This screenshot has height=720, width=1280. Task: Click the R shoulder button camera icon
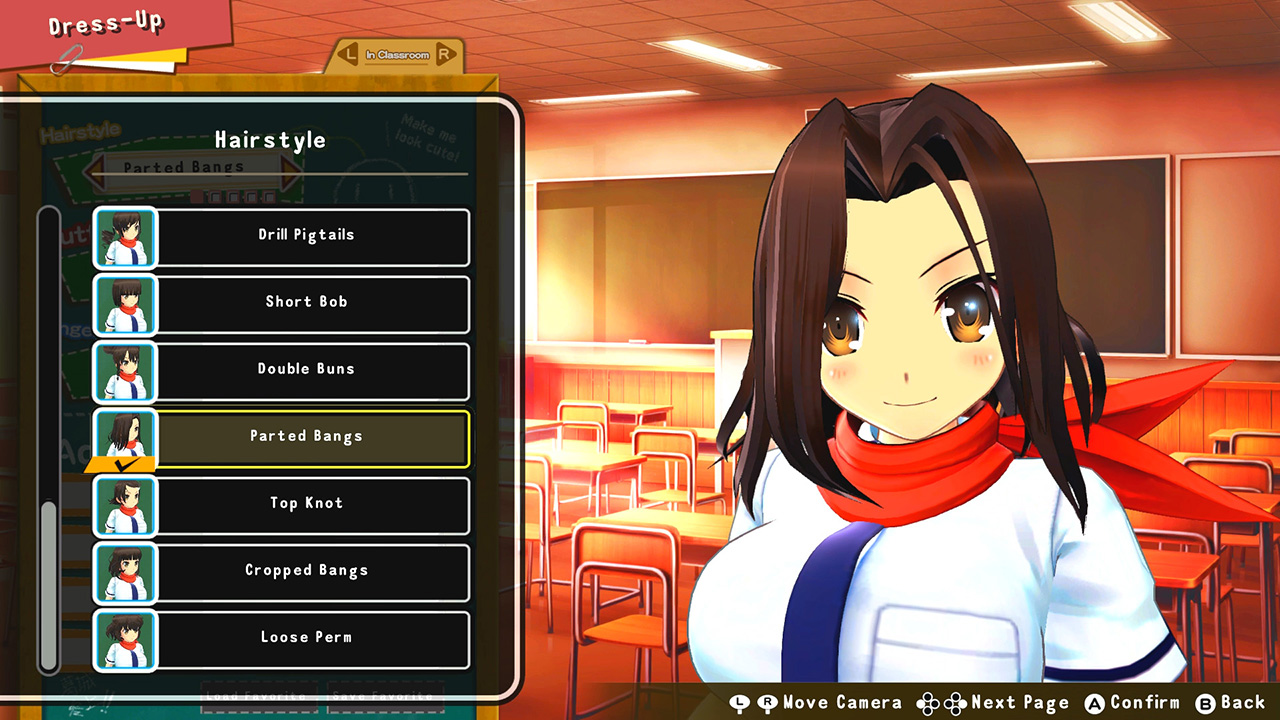(768, 702)
